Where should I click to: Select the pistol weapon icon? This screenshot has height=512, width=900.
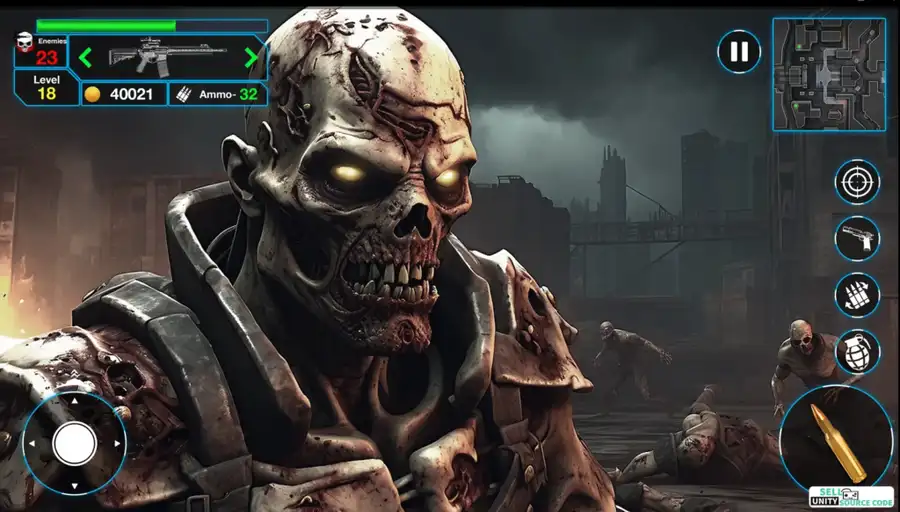point(857,239)
